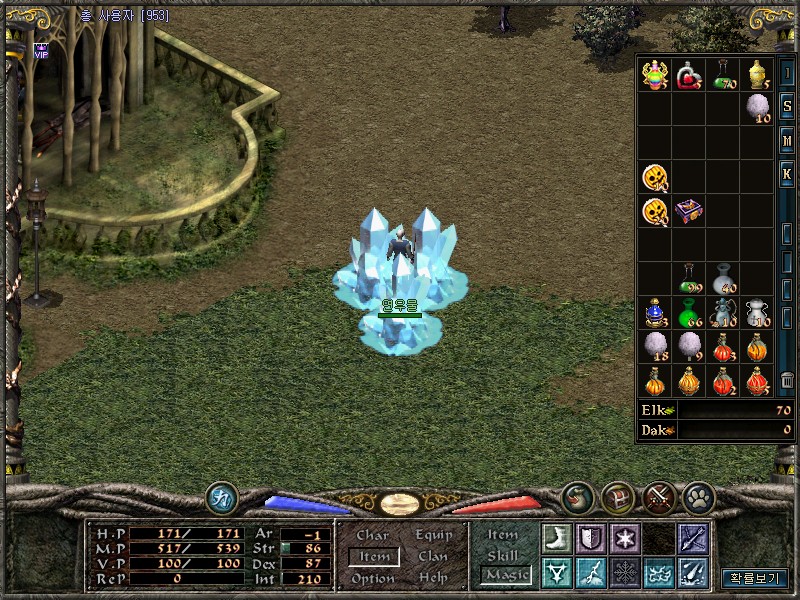Open the Char menu

coord(372,536)
